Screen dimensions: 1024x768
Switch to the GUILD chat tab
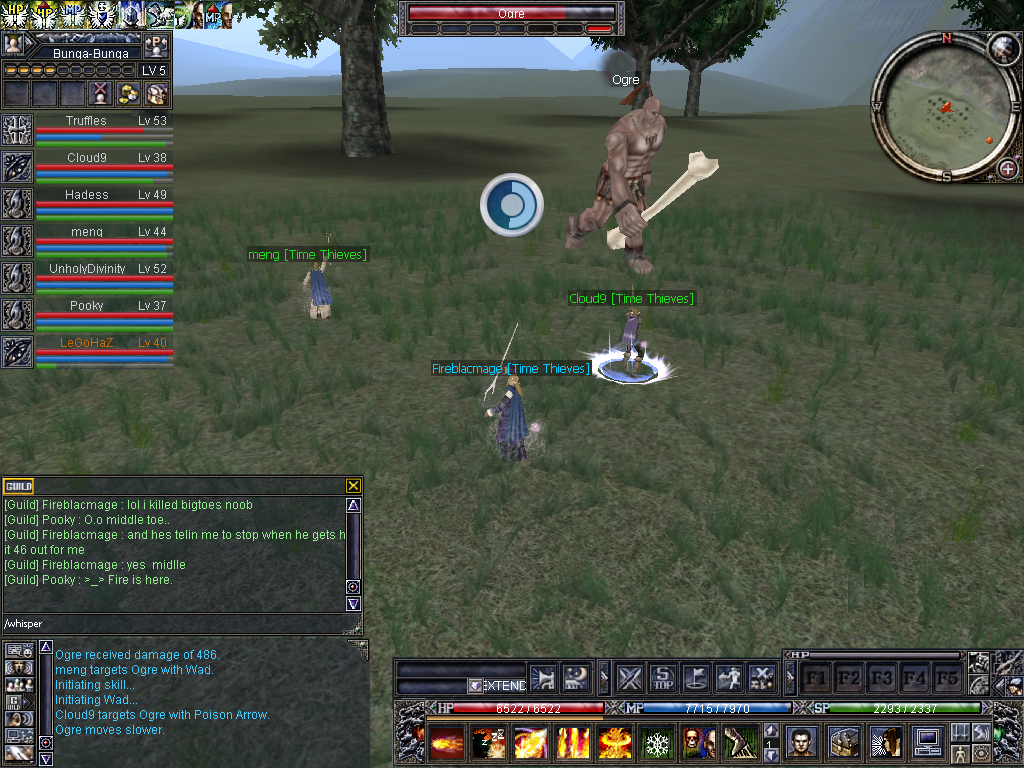pos(19,486)
